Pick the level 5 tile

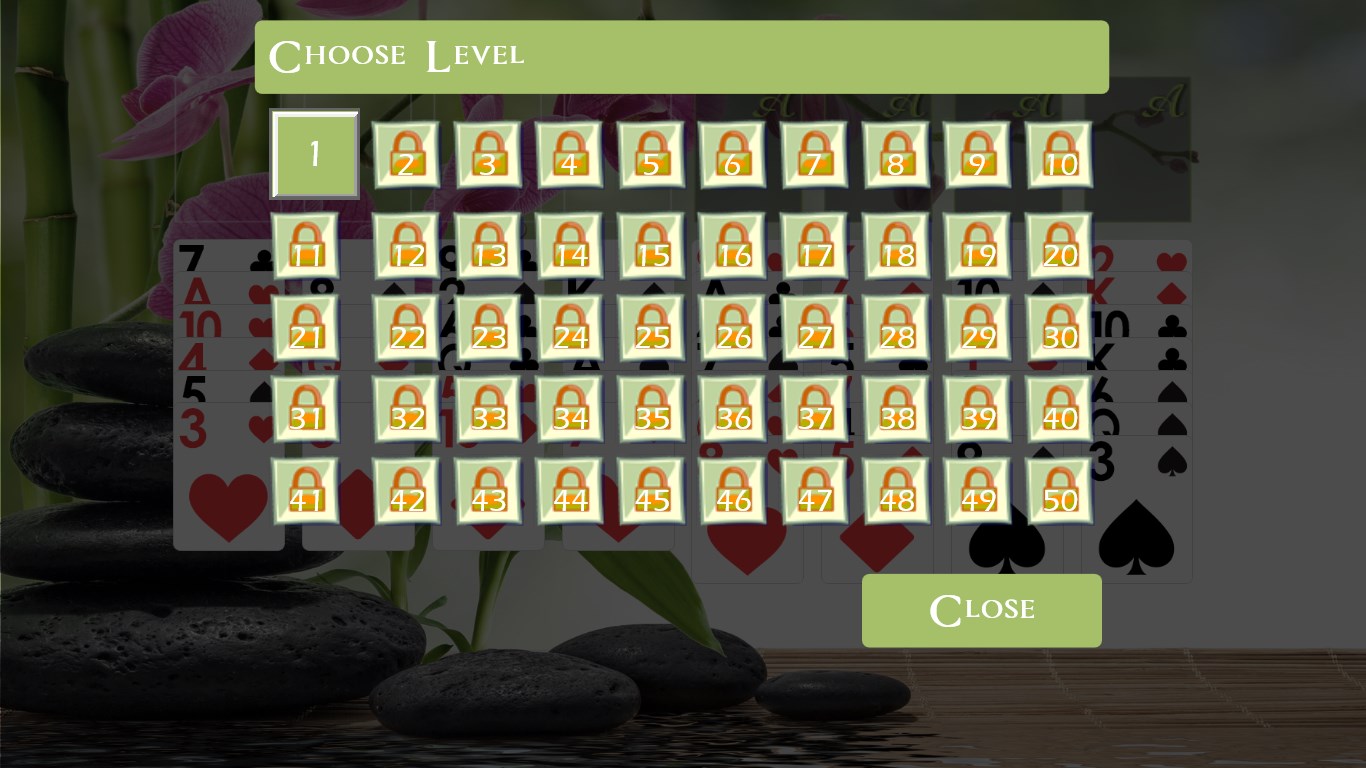point(651,155)
